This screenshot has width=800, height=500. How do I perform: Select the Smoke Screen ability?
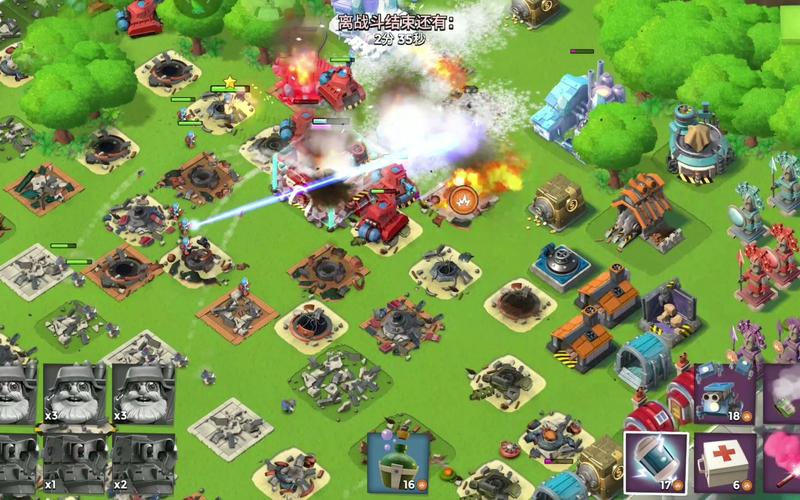(784, 393)
